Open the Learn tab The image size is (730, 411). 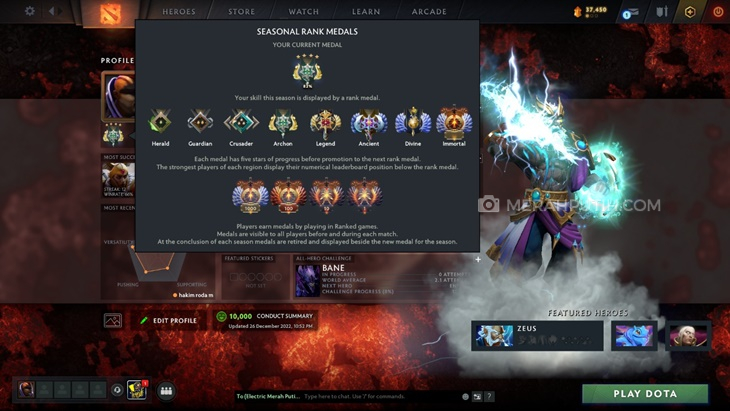[x=366, y=12]
